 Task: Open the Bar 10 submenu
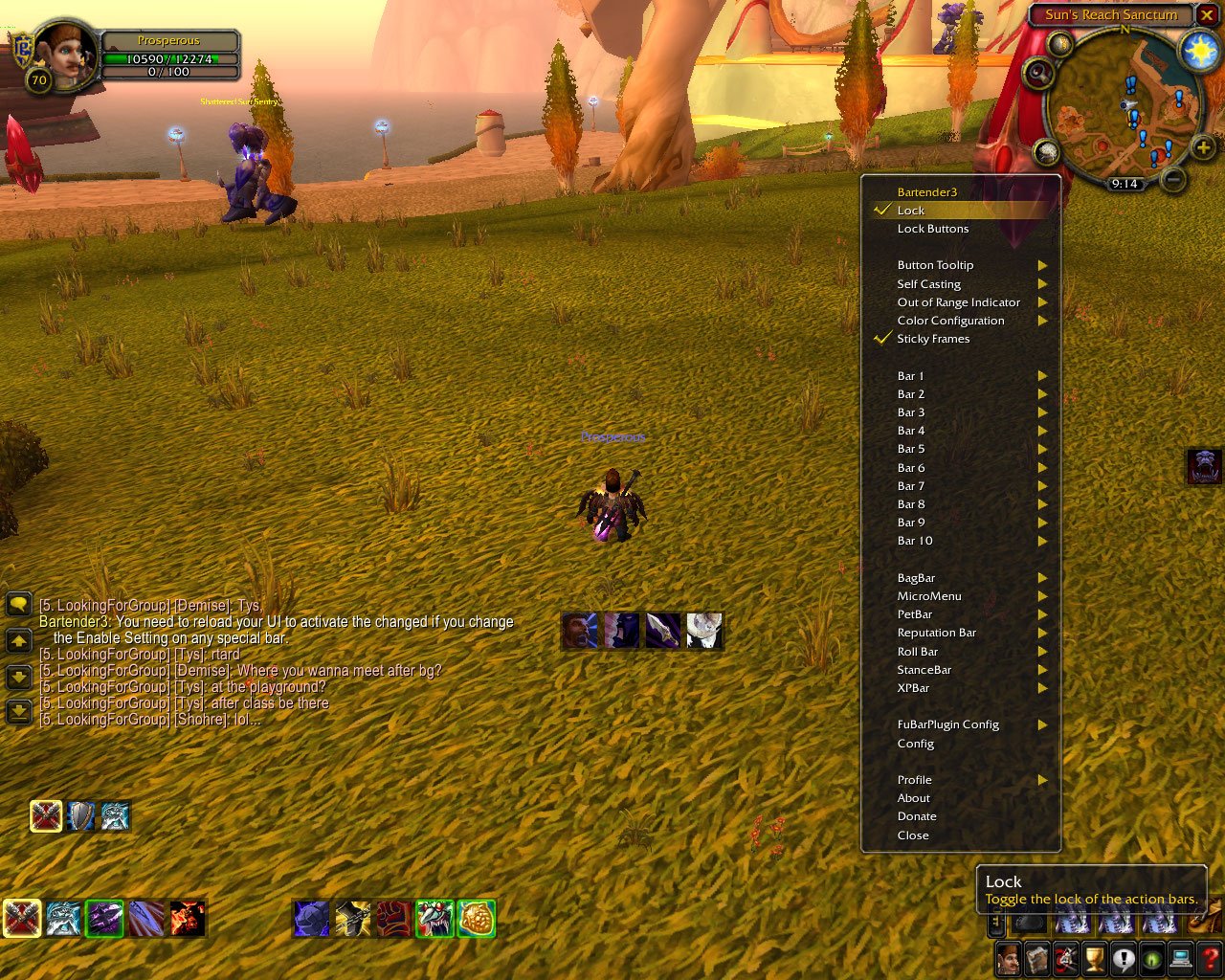915,541
